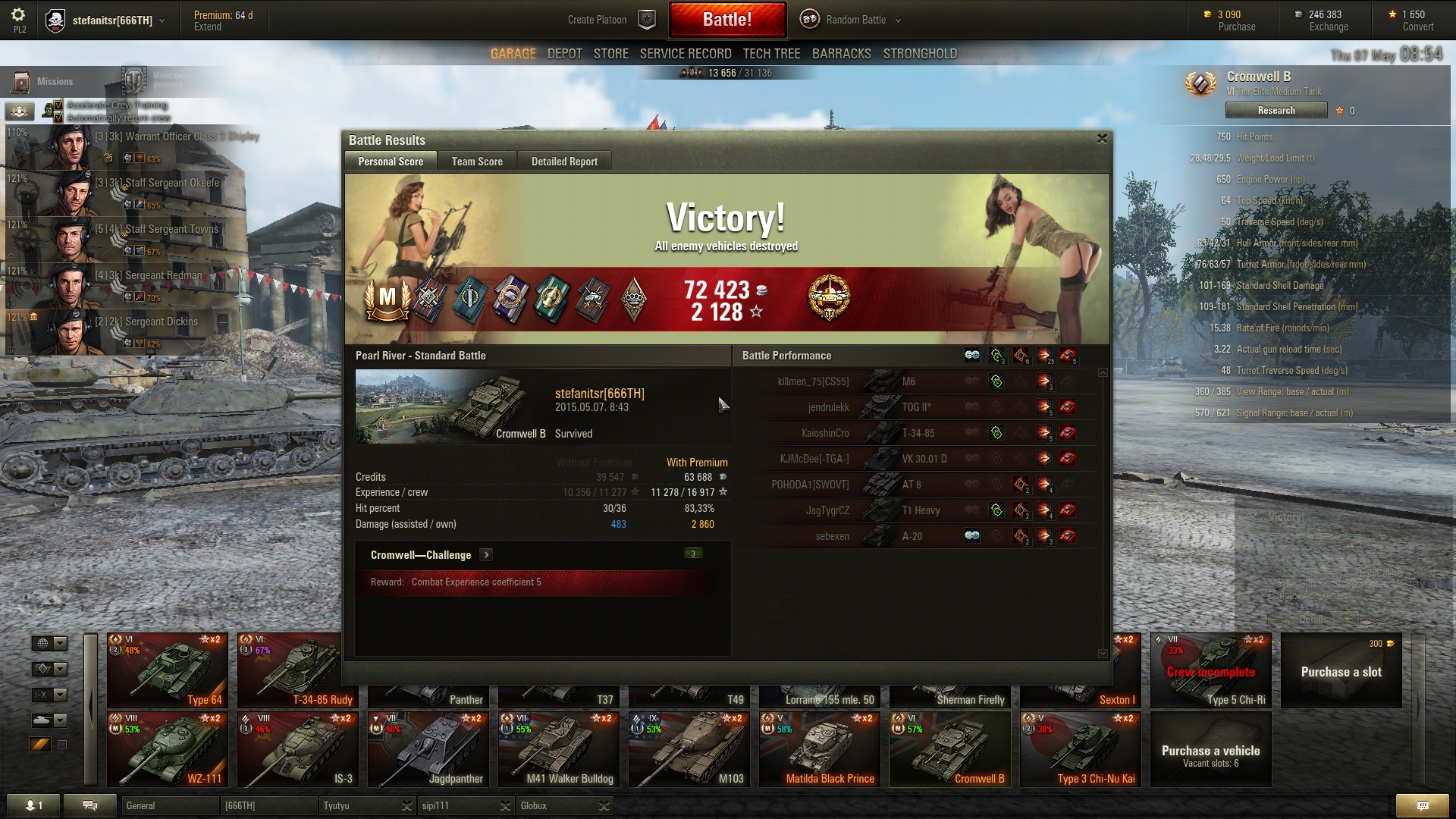Screen dimensions: 1456x819
Task: Open the Random Battle mode dropdown
Action: coord(855,20)
